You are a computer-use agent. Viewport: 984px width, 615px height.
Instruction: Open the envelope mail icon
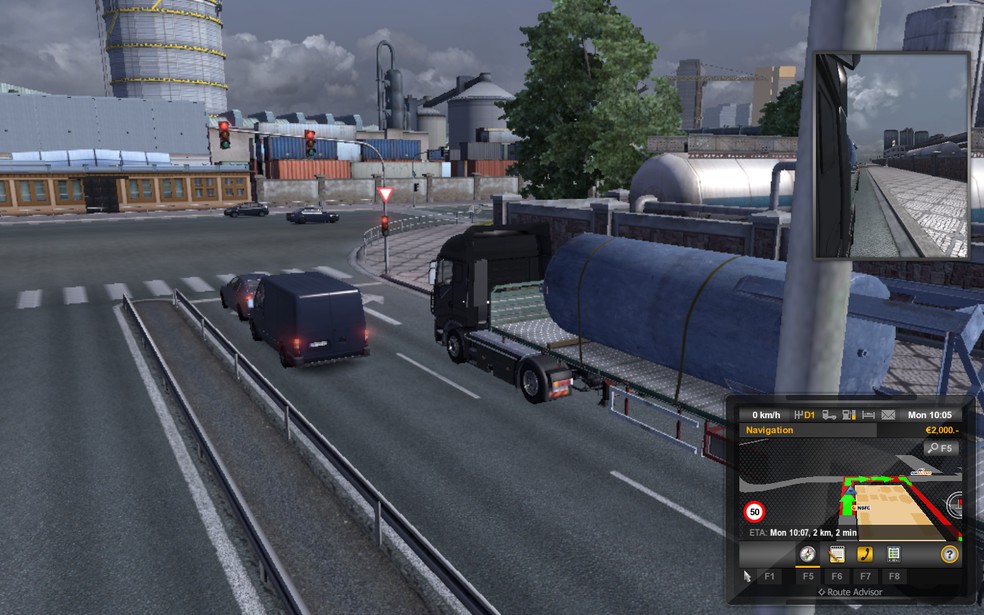coord(888,415)
